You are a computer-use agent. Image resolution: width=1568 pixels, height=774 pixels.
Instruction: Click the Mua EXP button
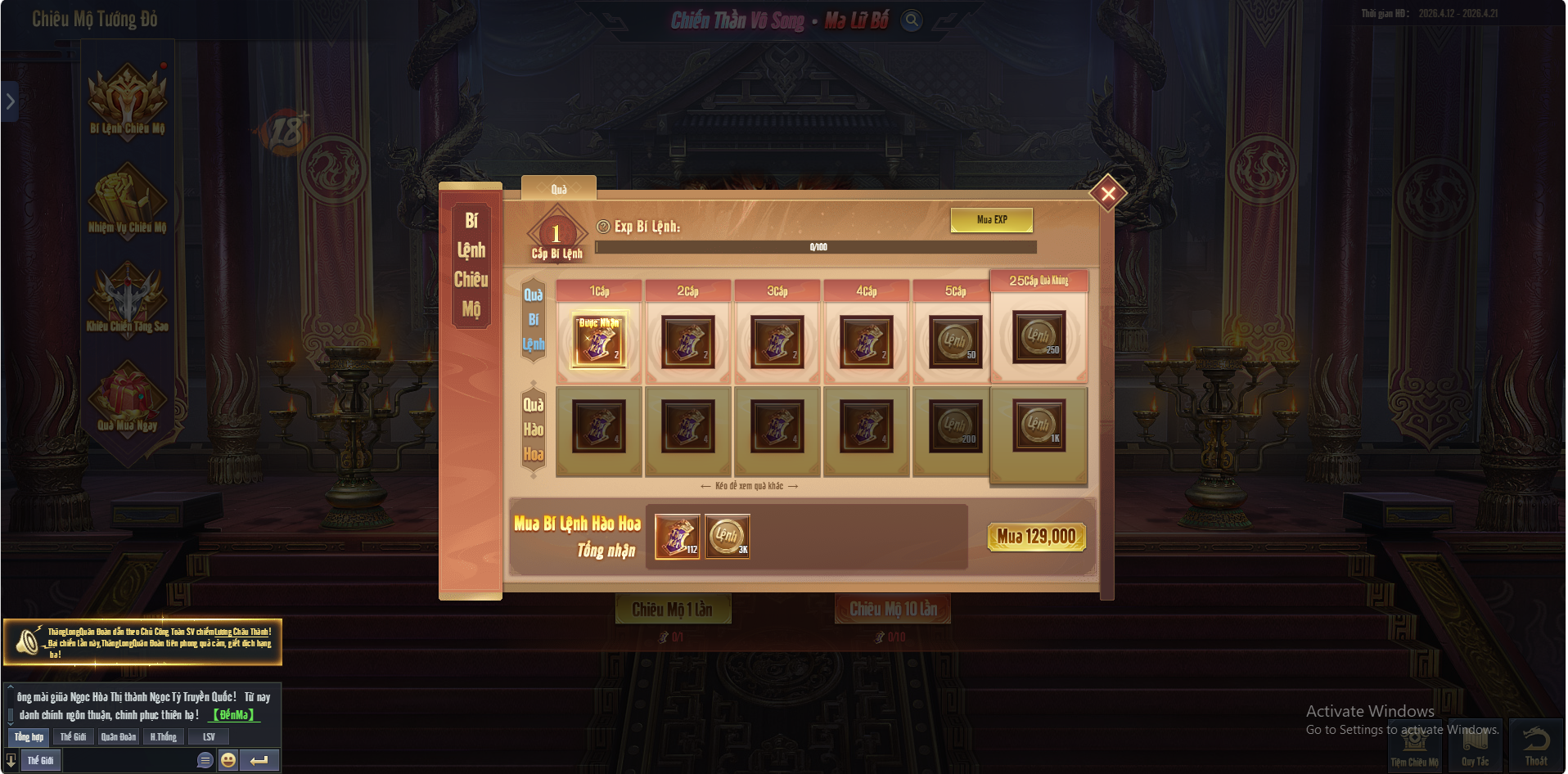(x=991, y=219)
